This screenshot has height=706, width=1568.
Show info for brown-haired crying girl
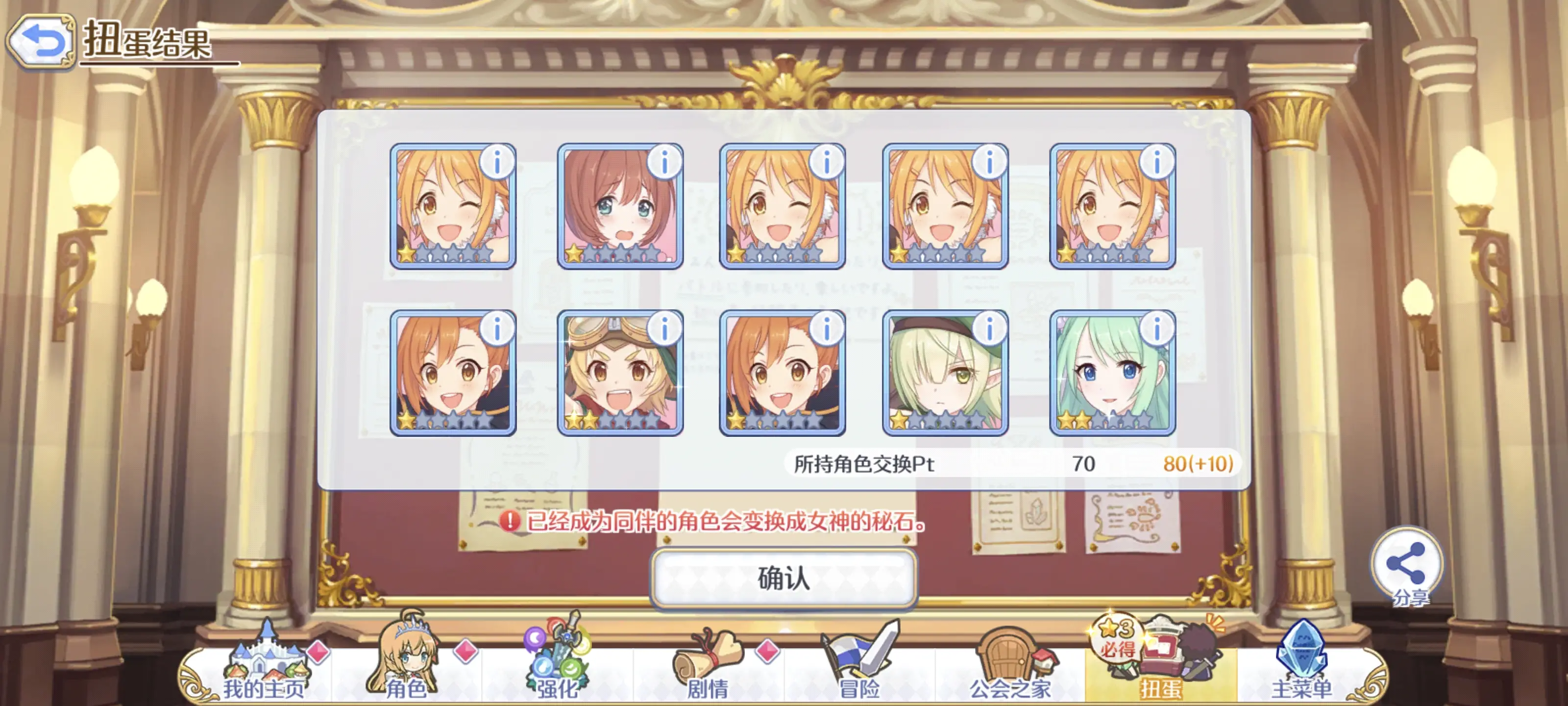[x=664, y=163]
